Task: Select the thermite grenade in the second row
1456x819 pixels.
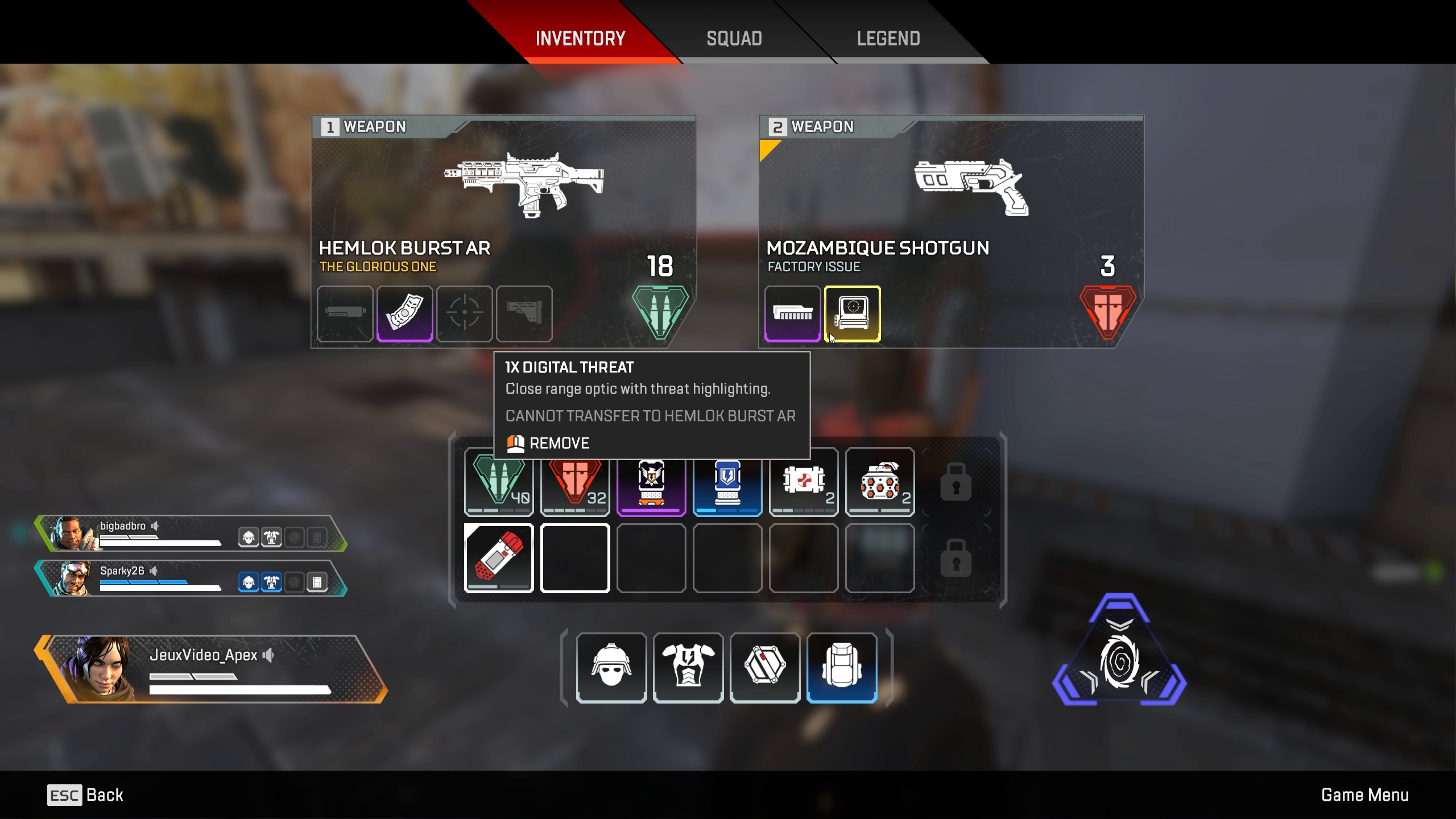Action: 499,558
